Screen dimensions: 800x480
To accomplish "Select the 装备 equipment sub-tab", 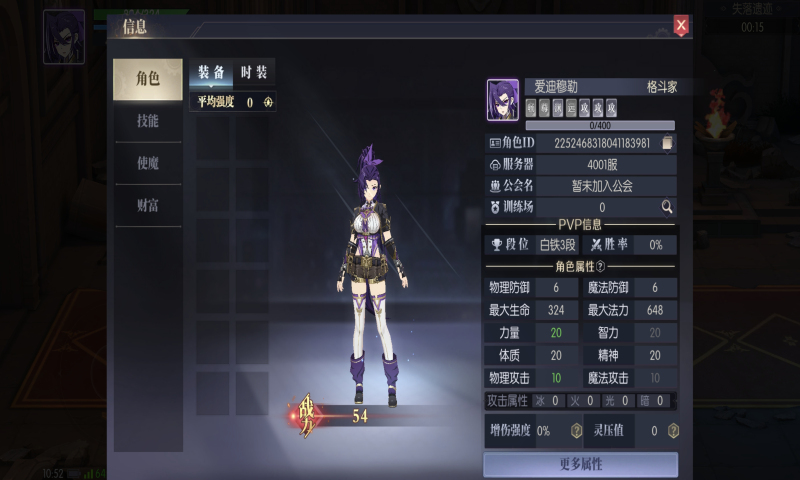I will point(210,72).
